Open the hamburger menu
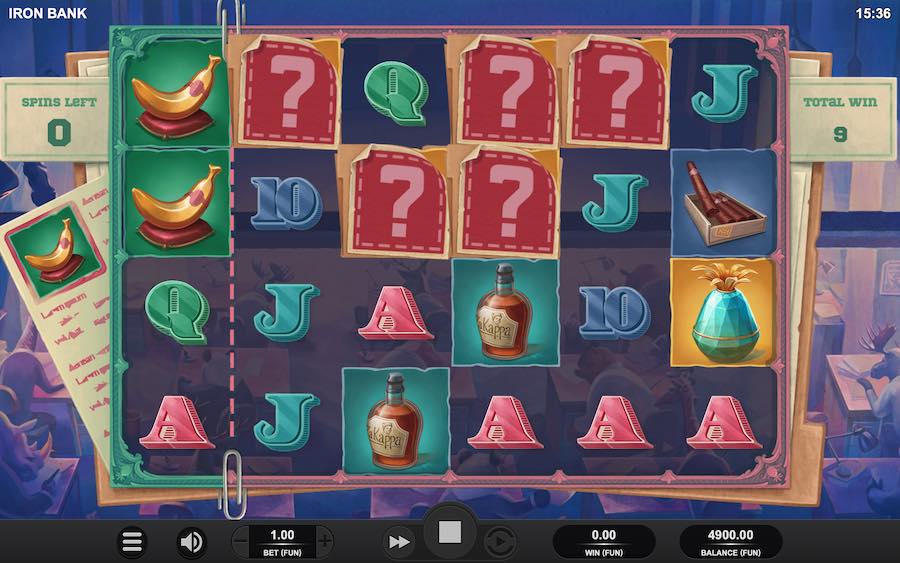900x563 pixels. point(132,542)
